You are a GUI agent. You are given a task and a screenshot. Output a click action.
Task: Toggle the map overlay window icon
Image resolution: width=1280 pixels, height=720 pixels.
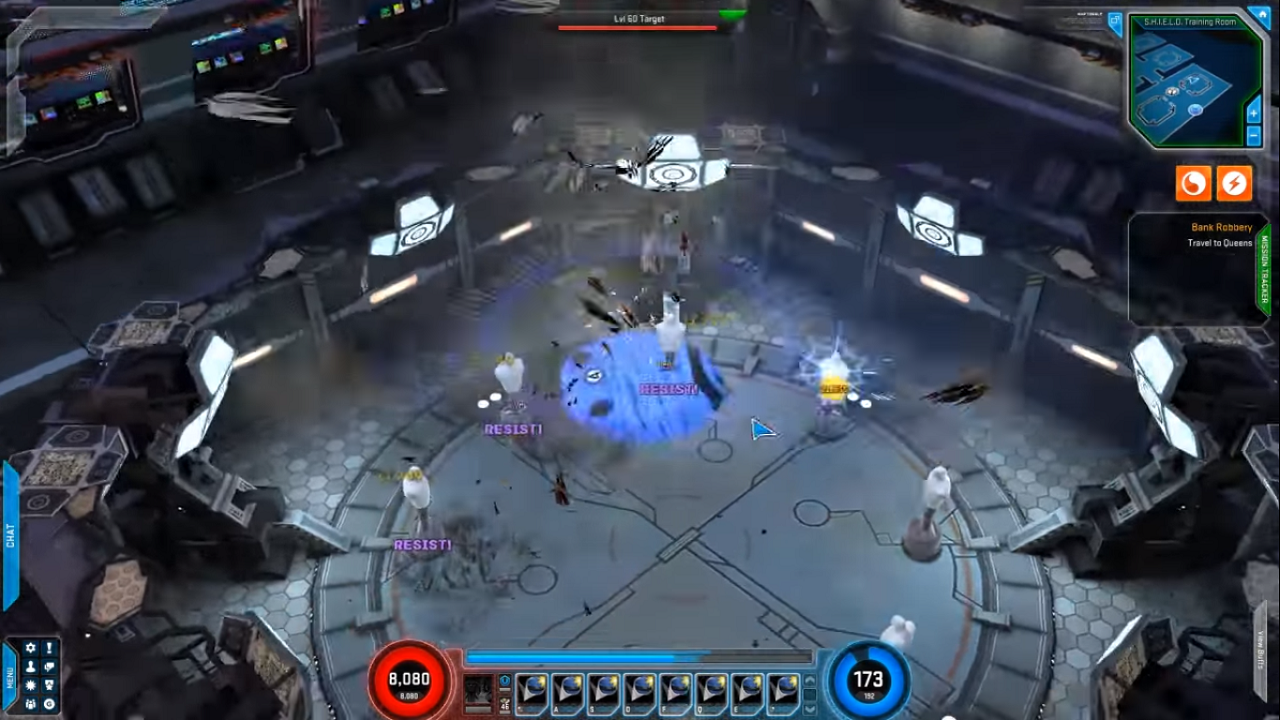click(x=1116, y=22)
